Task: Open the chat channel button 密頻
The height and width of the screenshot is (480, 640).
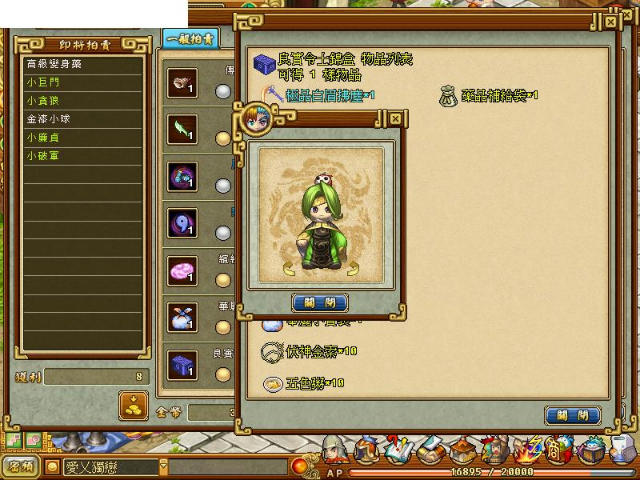Action: (x=19, y=466)
